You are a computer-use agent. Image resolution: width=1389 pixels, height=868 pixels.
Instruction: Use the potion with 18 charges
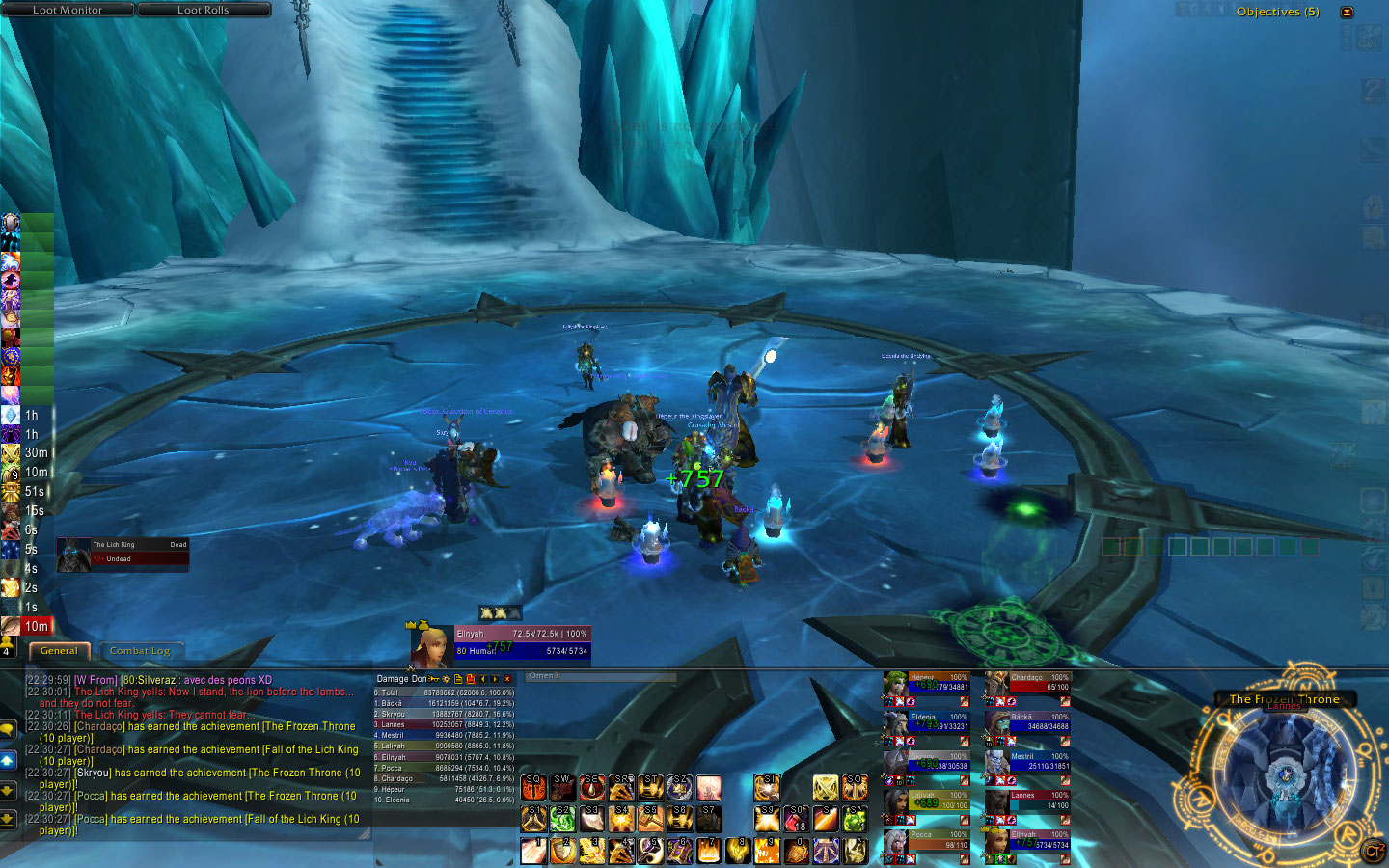pyautogui.click(x=796, y=819)
